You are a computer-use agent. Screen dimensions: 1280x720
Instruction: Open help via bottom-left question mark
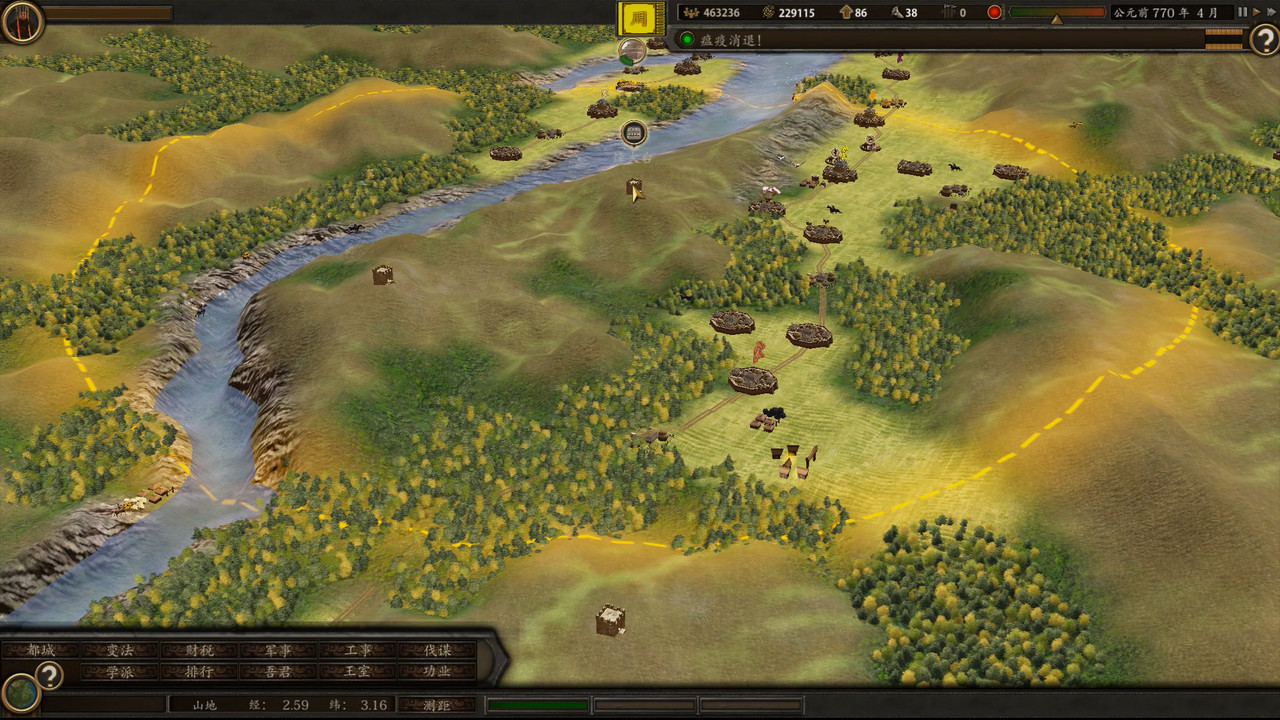pos(48,675)
